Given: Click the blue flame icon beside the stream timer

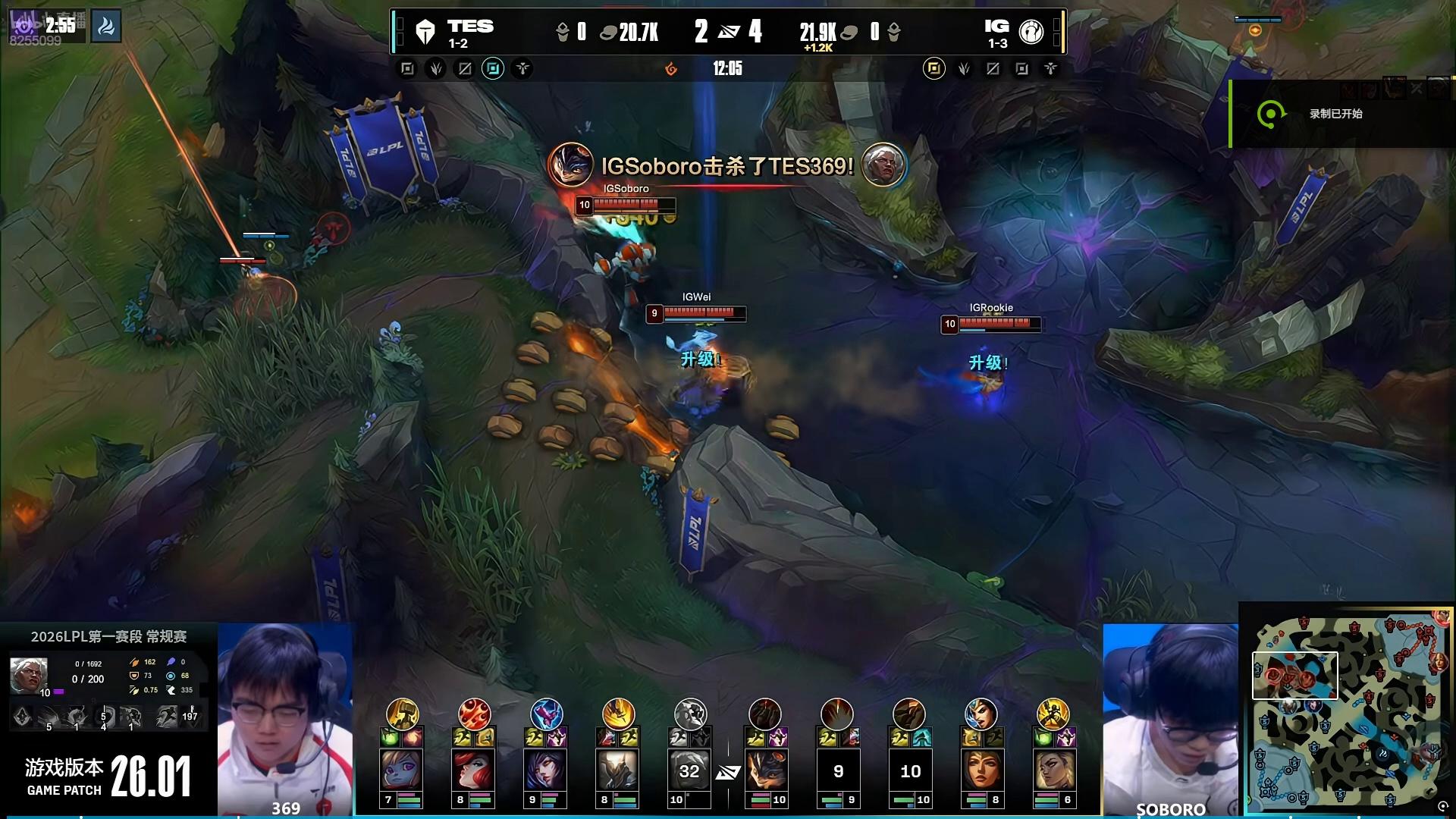Looking at the screenshot, I should tap(106, 27).
